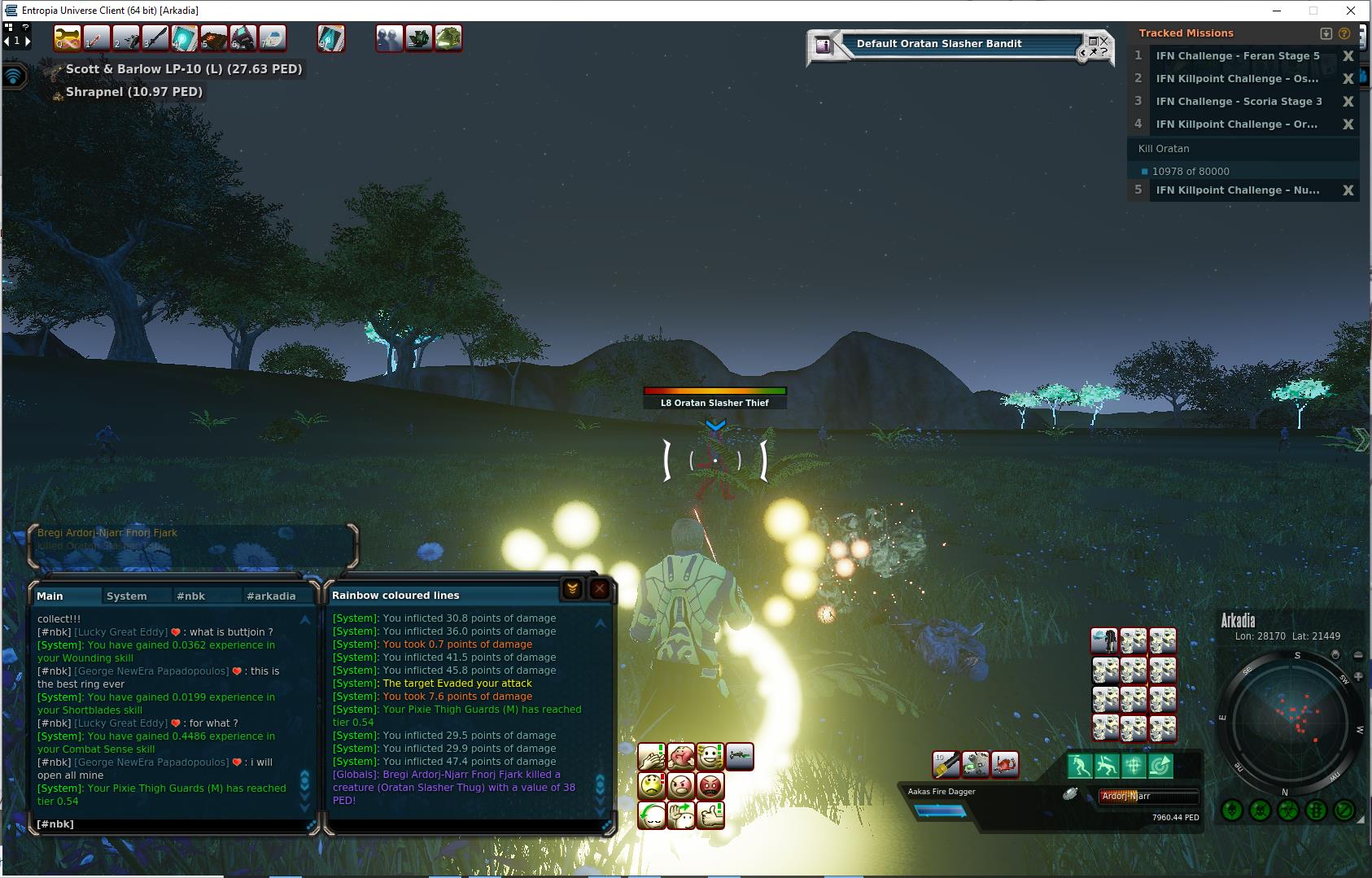Screen dimensions: 1372x878
Task: Open the Tracked Missions help icon
Action: pos(1344,33)
